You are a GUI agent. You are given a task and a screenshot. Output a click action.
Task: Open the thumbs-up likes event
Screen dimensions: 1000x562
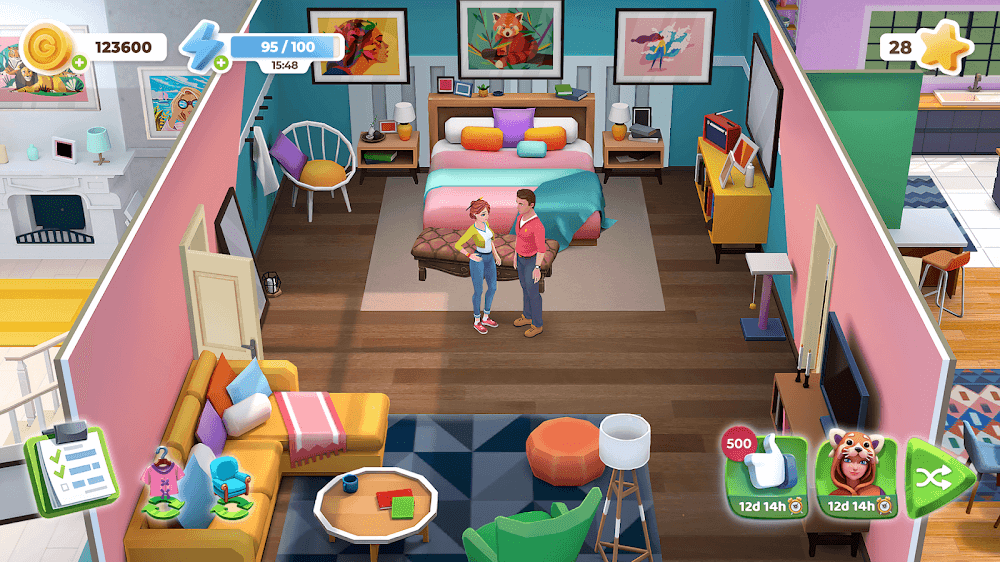point(765,476)
